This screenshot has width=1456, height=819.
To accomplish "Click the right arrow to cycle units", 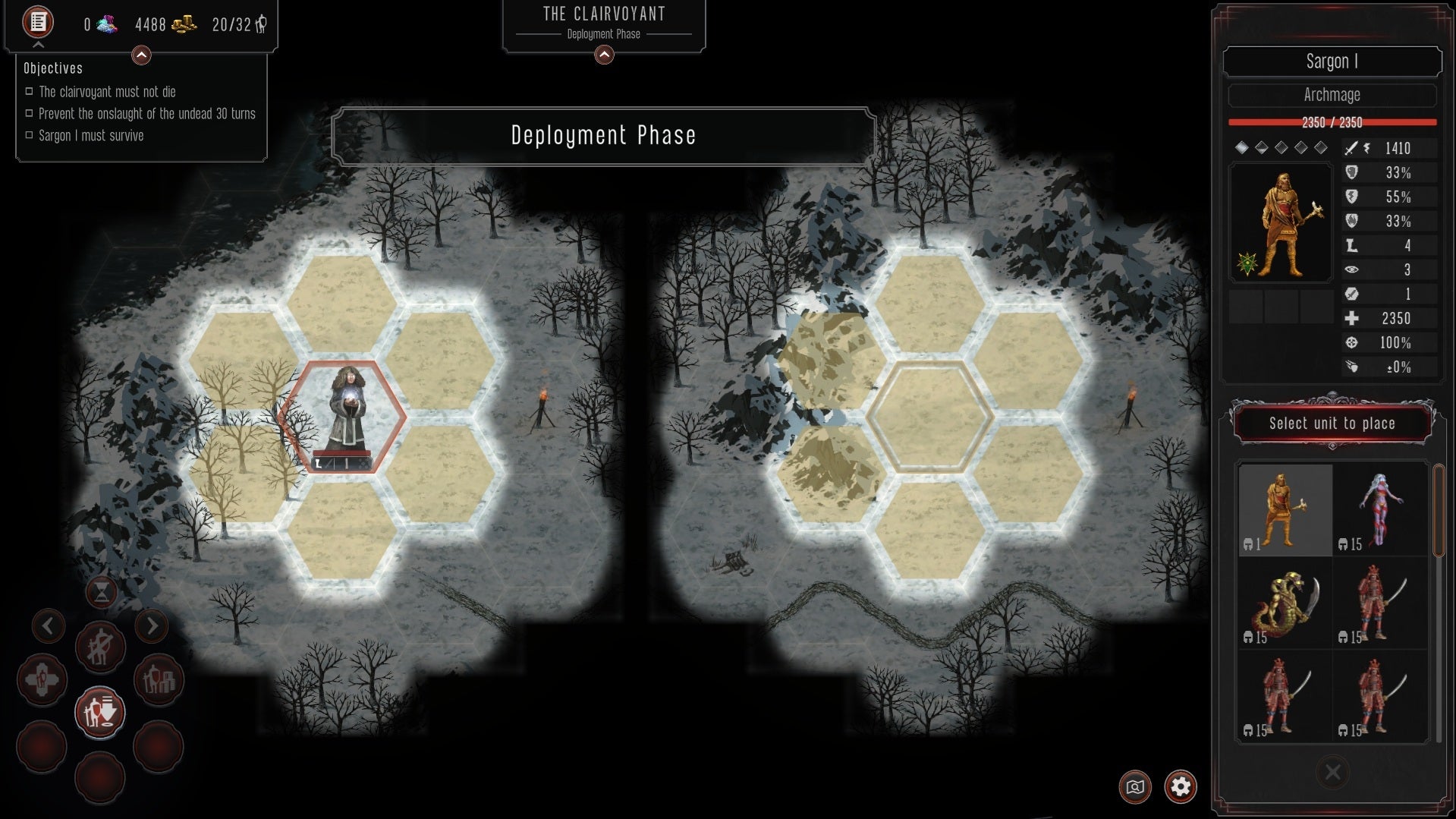I will [x=153, y=626].
